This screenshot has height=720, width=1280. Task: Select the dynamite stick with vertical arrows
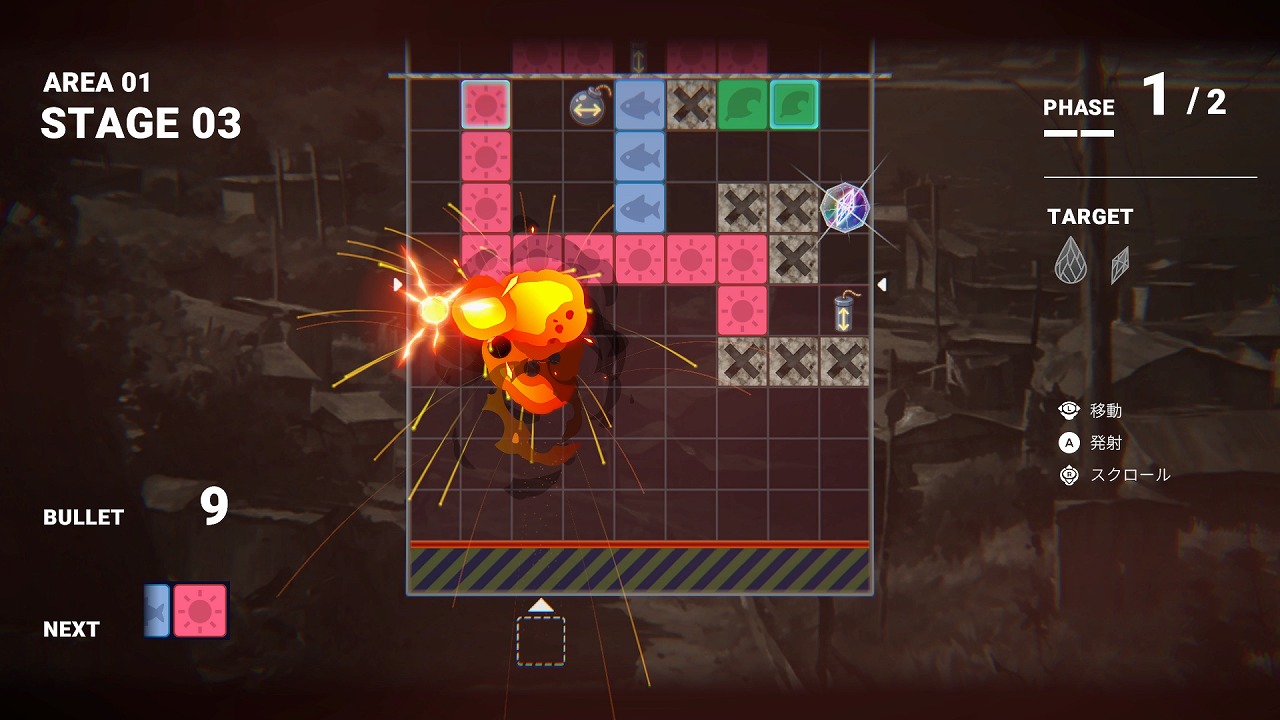coord(844,313)
